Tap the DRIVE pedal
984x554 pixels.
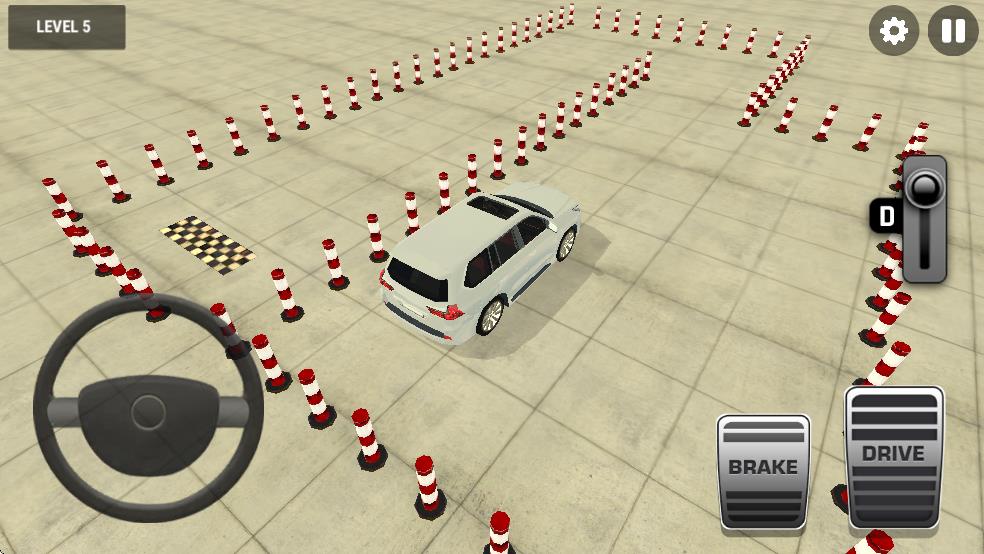[894, 458]
